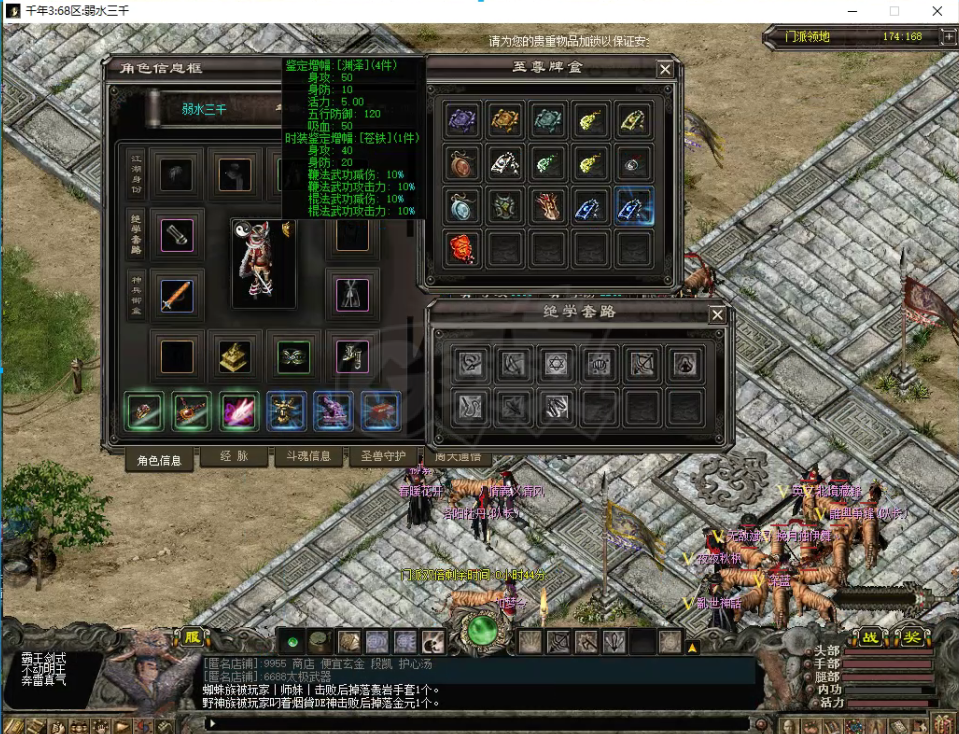Screen dimensions: 959x734
Task: Choose the hexagram star skill icon
Action: (x=553, y=364)
